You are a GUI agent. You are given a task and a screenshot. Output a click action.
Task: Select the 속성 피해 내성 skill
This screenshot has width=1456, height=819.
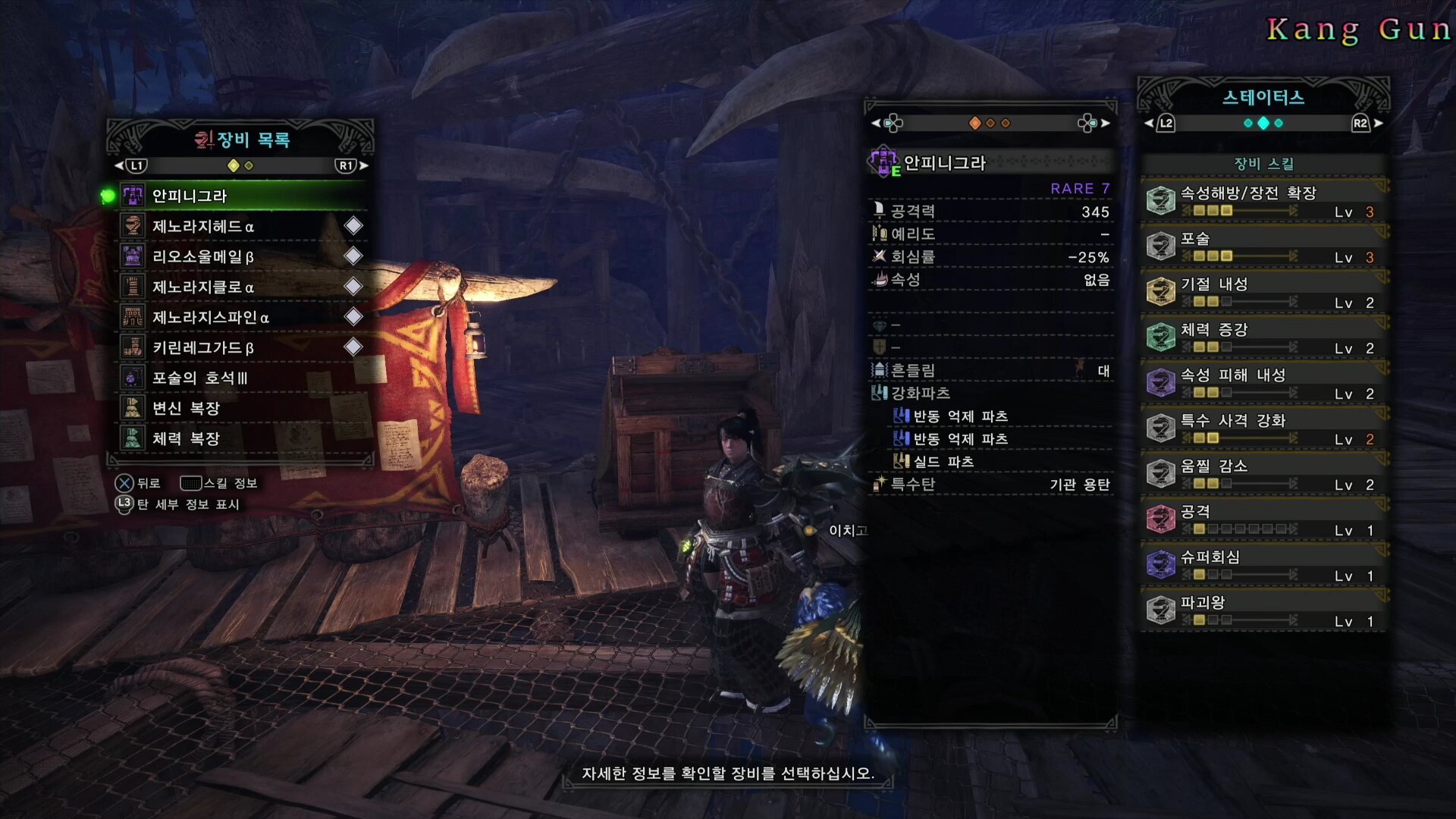click(x=1263, y=383)
